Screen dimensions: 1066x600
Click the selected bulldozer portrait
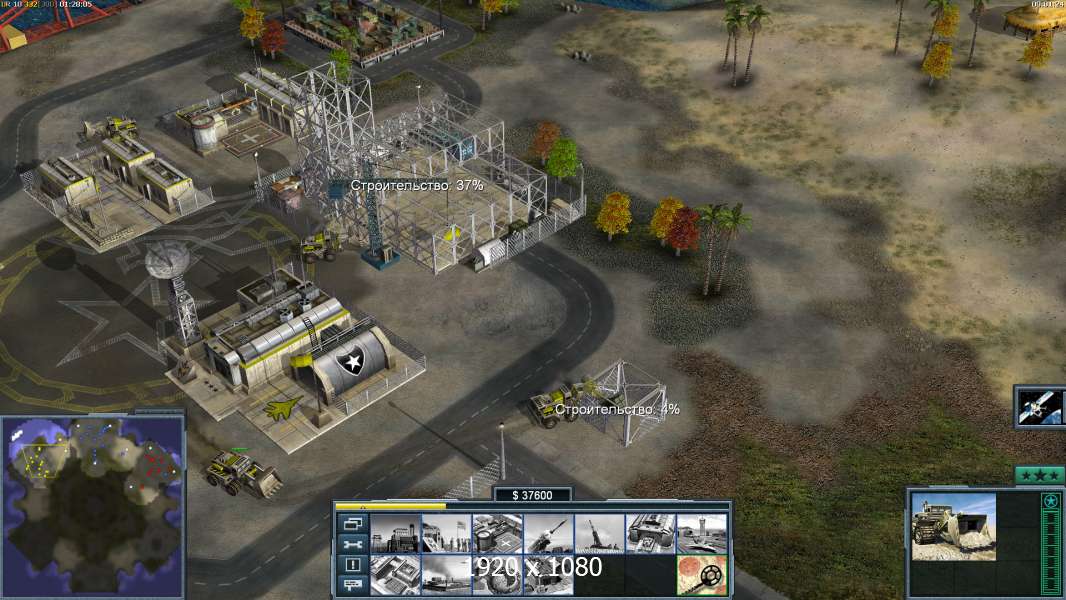click(953, 526)
